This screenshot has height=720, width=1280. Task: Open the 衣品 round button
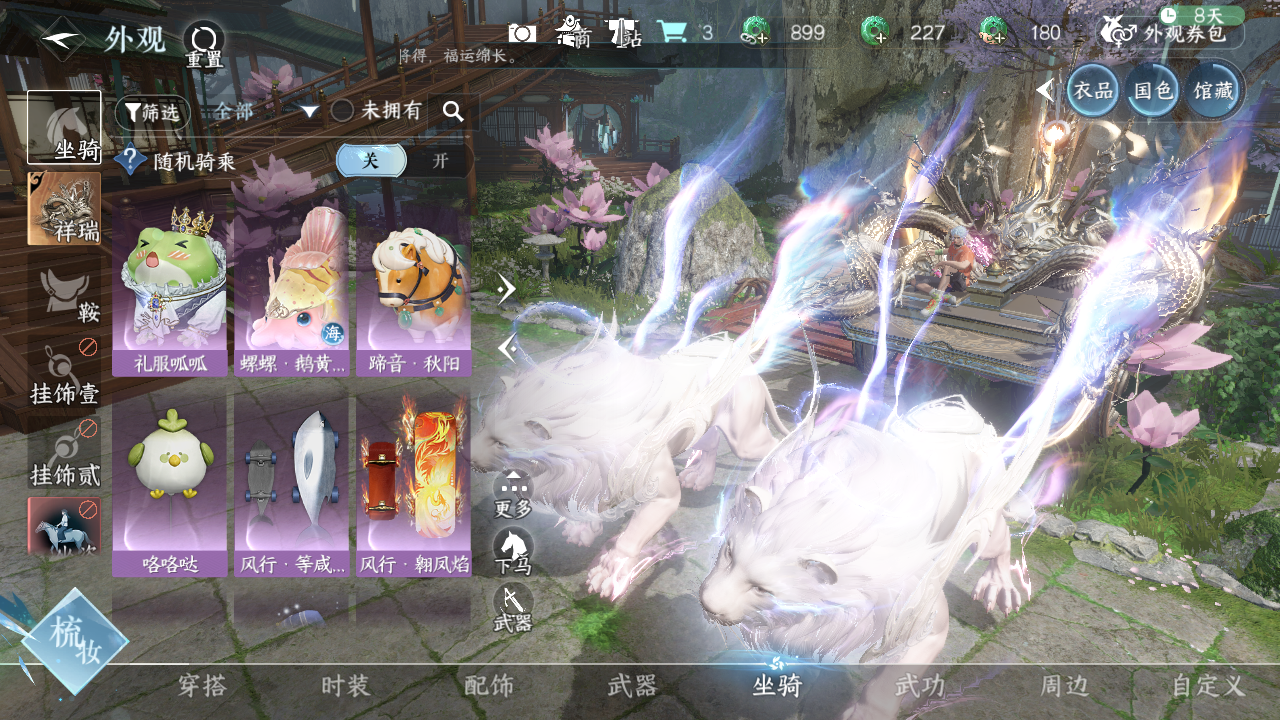1093,90
